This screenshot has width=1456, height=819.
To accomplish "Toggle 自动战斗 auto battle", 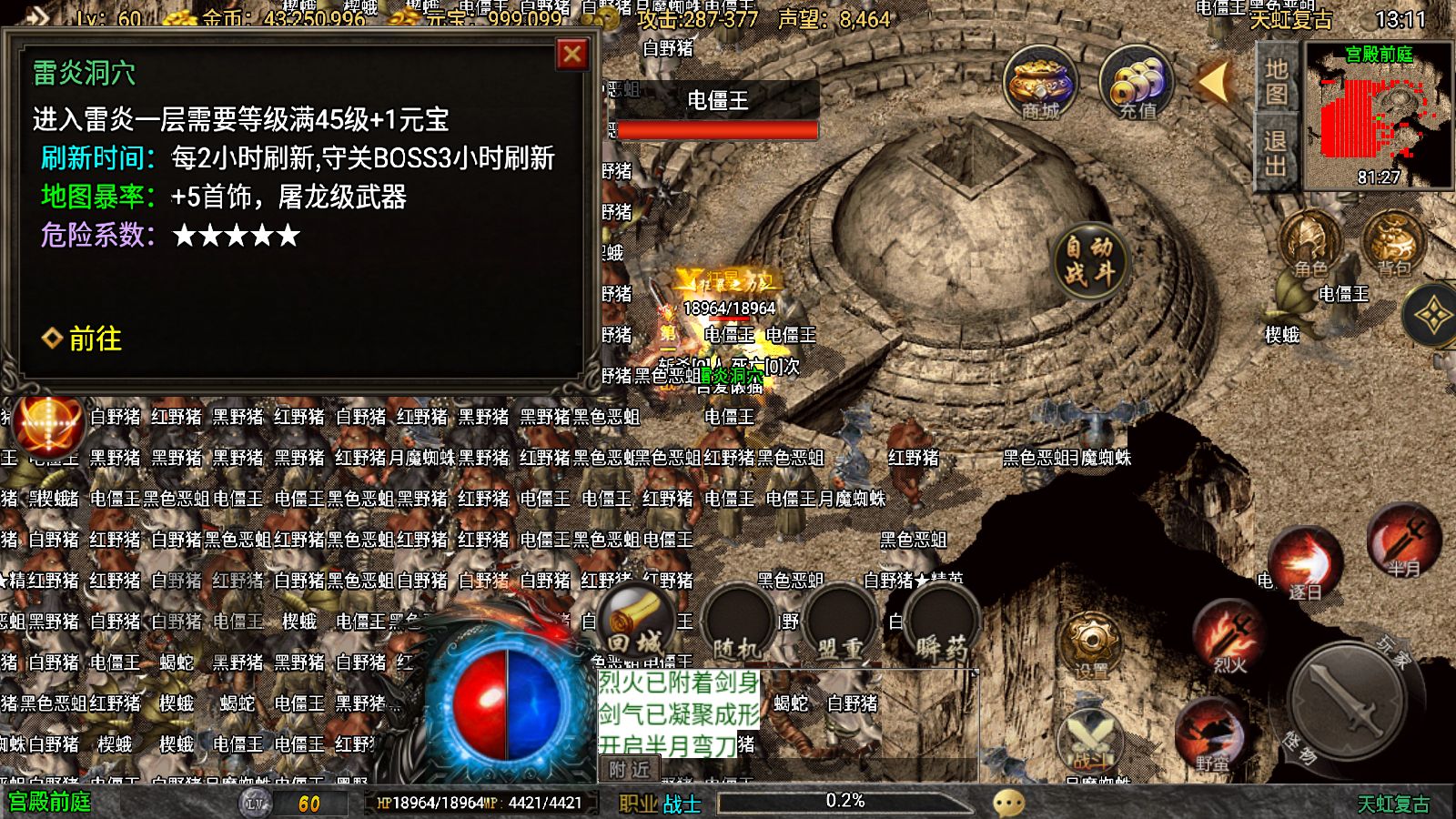I will click(1089, 260).
